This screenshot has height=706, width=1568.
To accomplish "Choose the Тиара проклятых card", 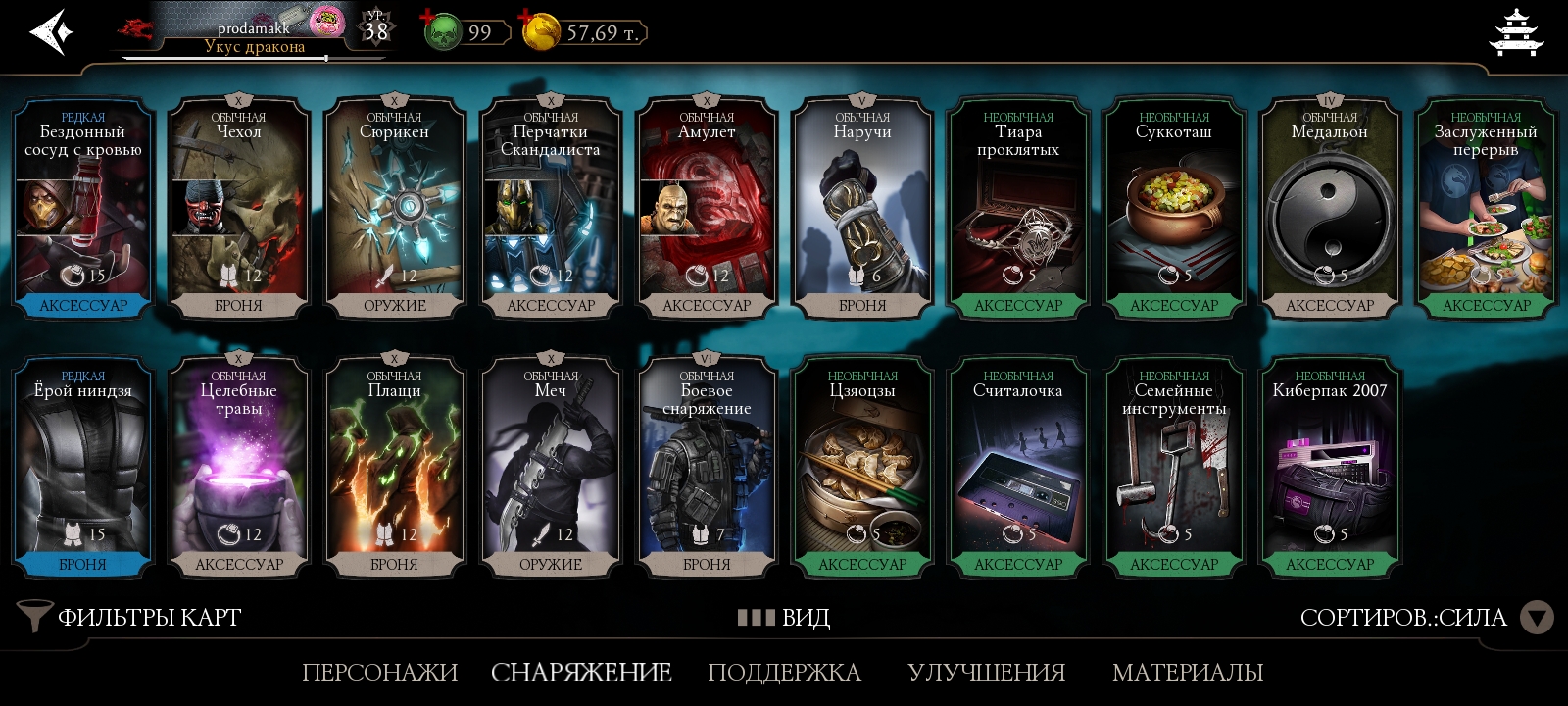I will (x=1018, y=208).
